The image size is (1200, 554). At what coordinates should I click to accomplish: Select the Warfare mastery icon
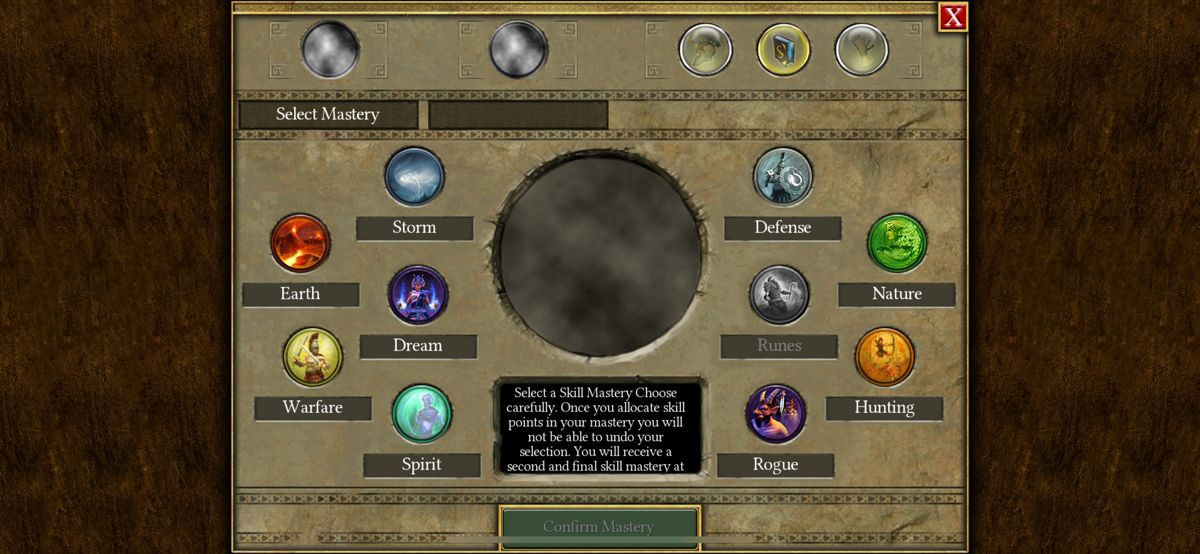point(313,357)
